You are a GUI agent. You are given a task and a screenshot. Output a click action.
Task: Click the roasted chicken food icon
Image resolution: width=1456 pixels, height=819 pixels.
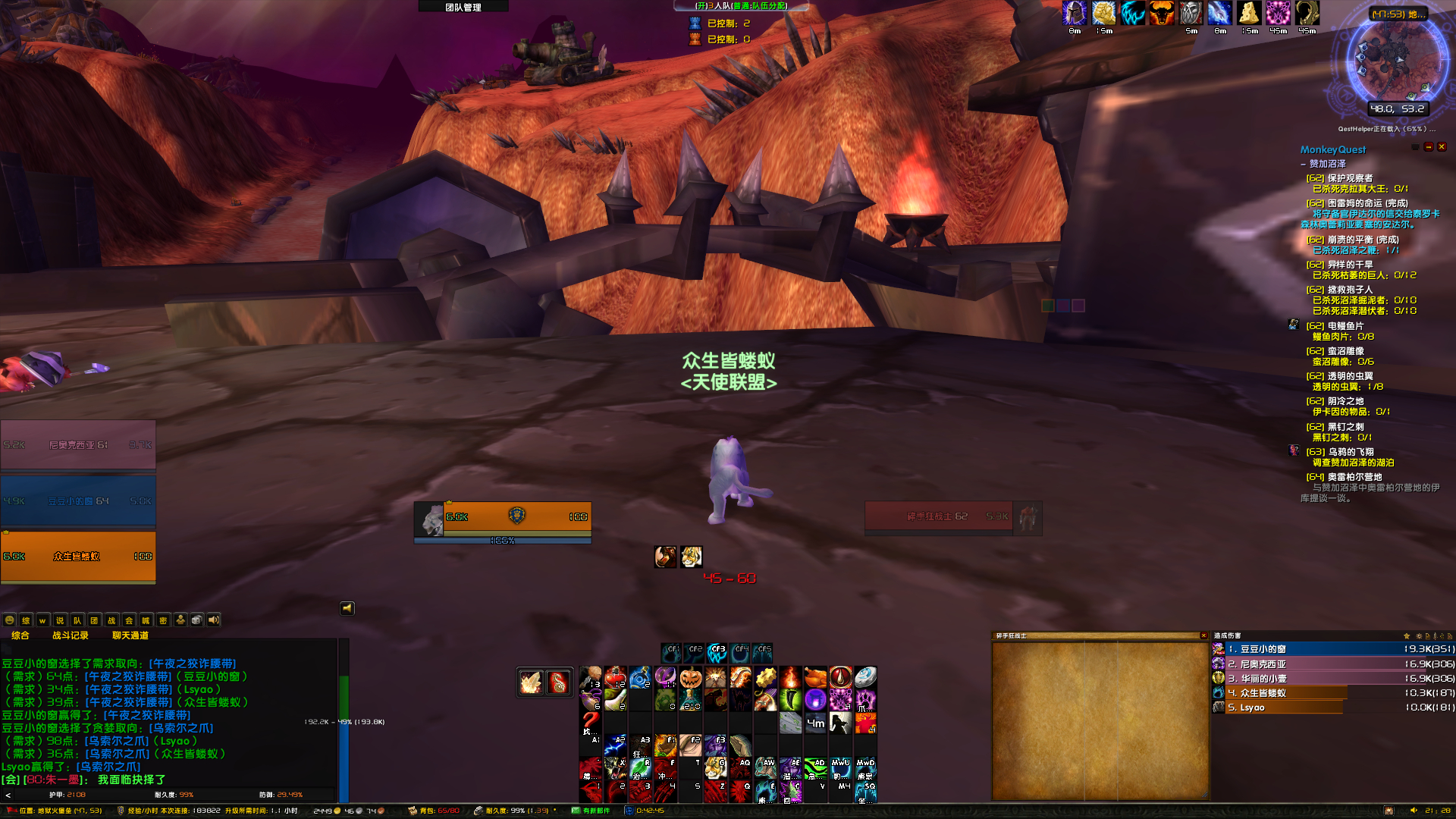click(814, 677)
